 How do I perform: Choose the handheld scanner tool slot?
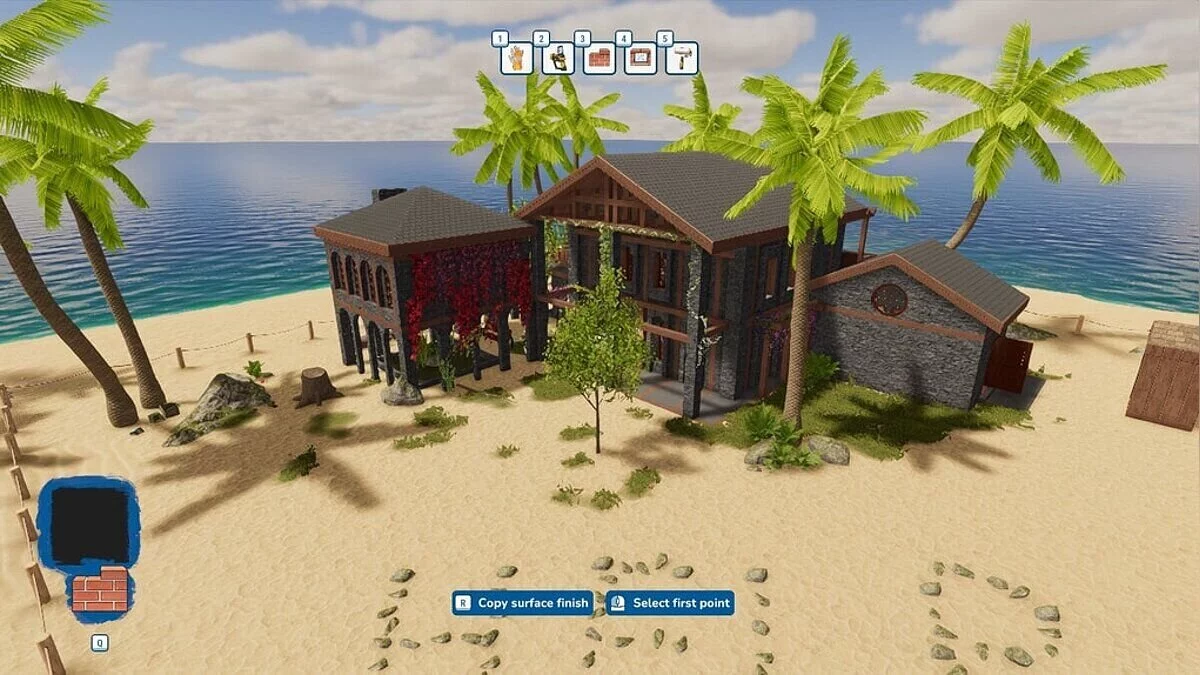tap(558, 59)
